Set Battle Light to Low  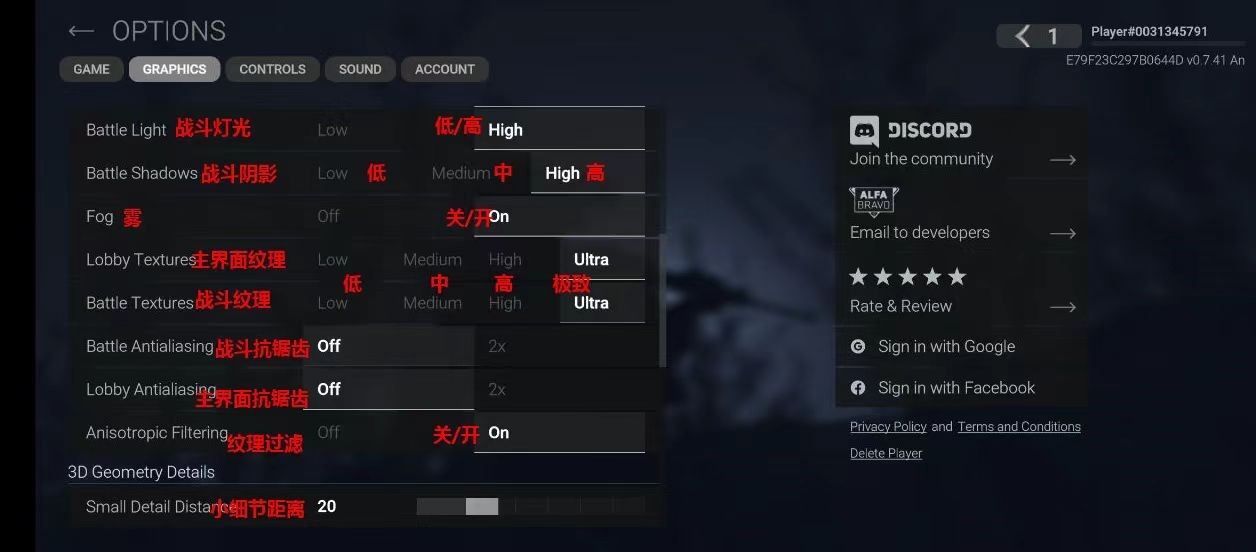pos(333,130)
